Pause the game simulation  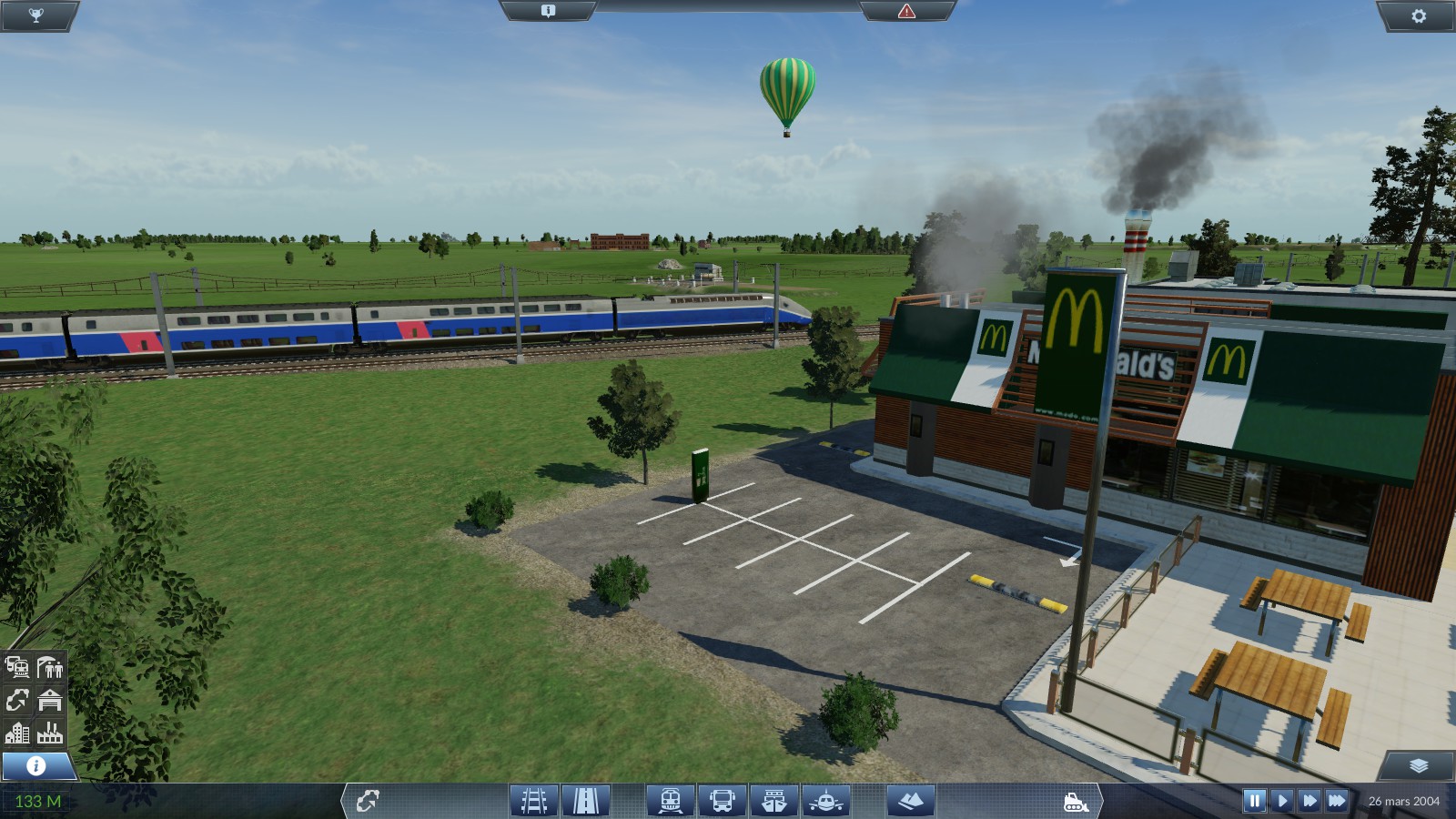tap(1254, 801)
